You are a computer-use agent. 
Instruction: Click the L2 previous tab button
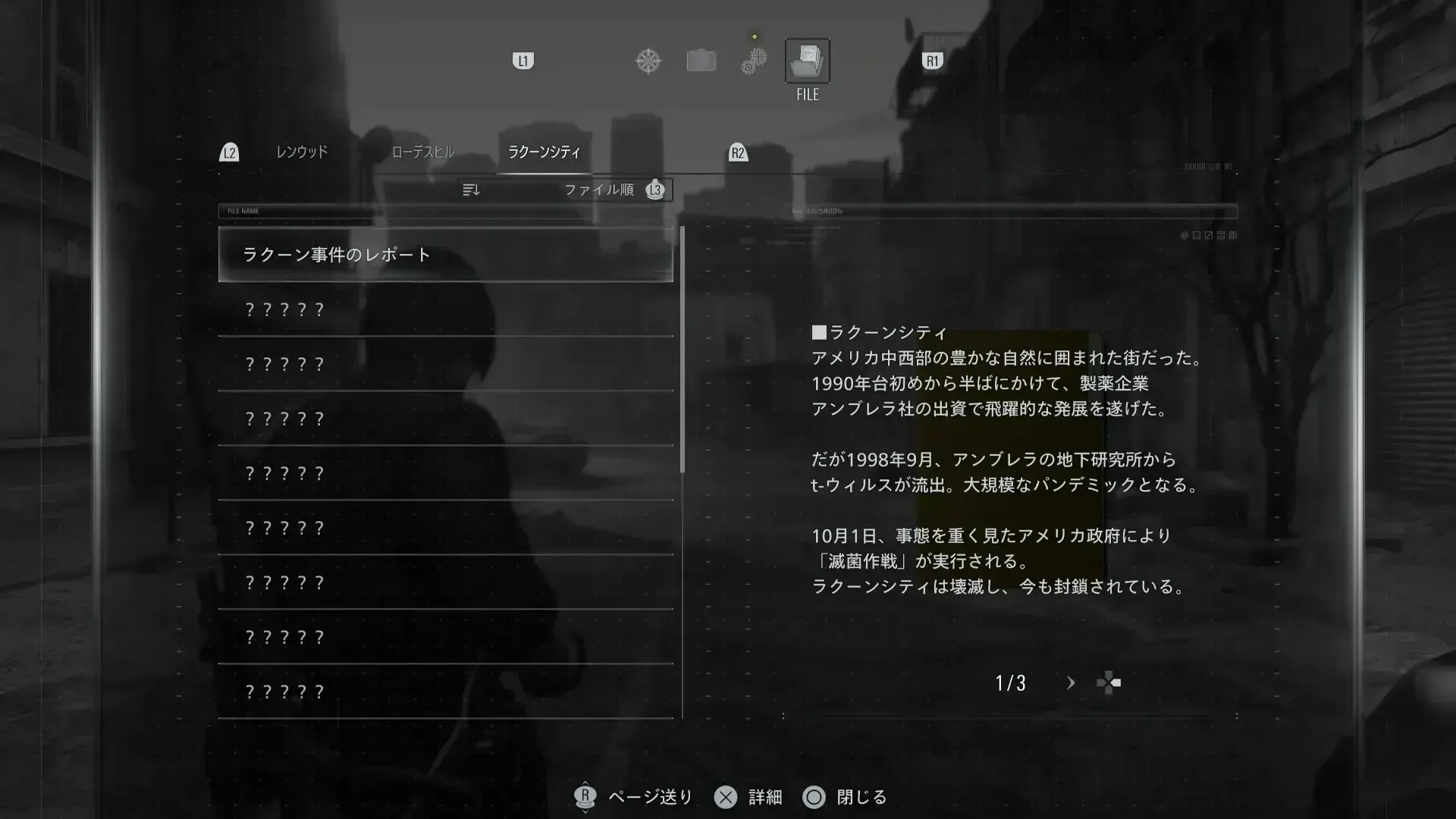[x=228, y=152]
